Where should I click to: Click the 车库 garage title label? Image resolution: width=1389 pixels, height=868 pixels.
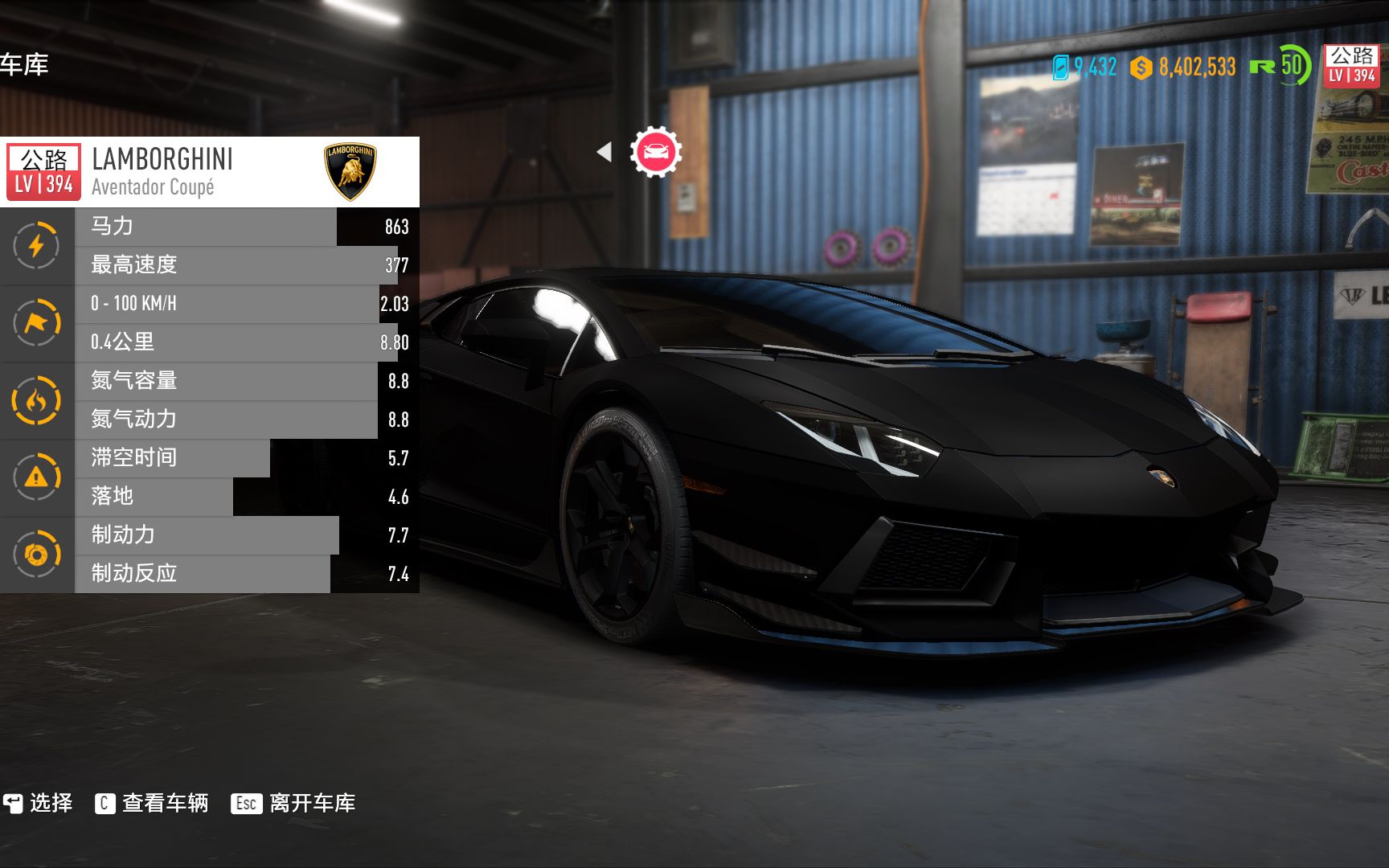click(26, 66)
